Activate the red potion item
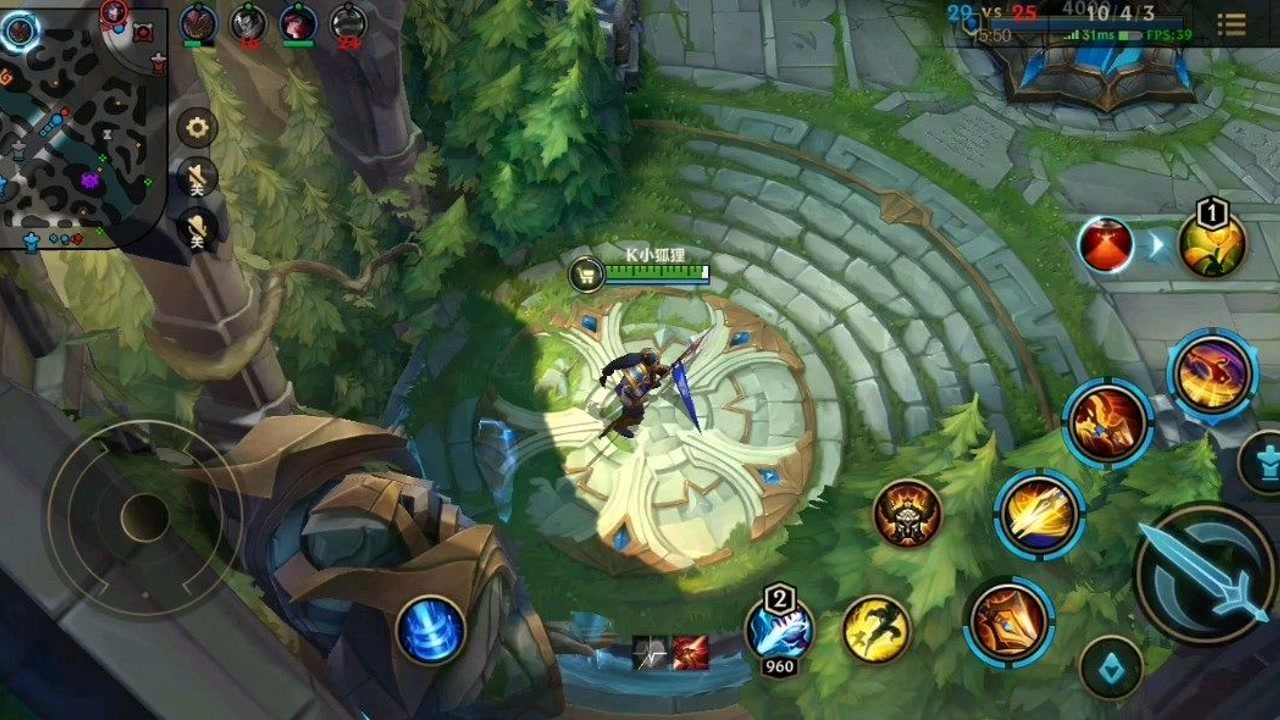 (1105, 245)
